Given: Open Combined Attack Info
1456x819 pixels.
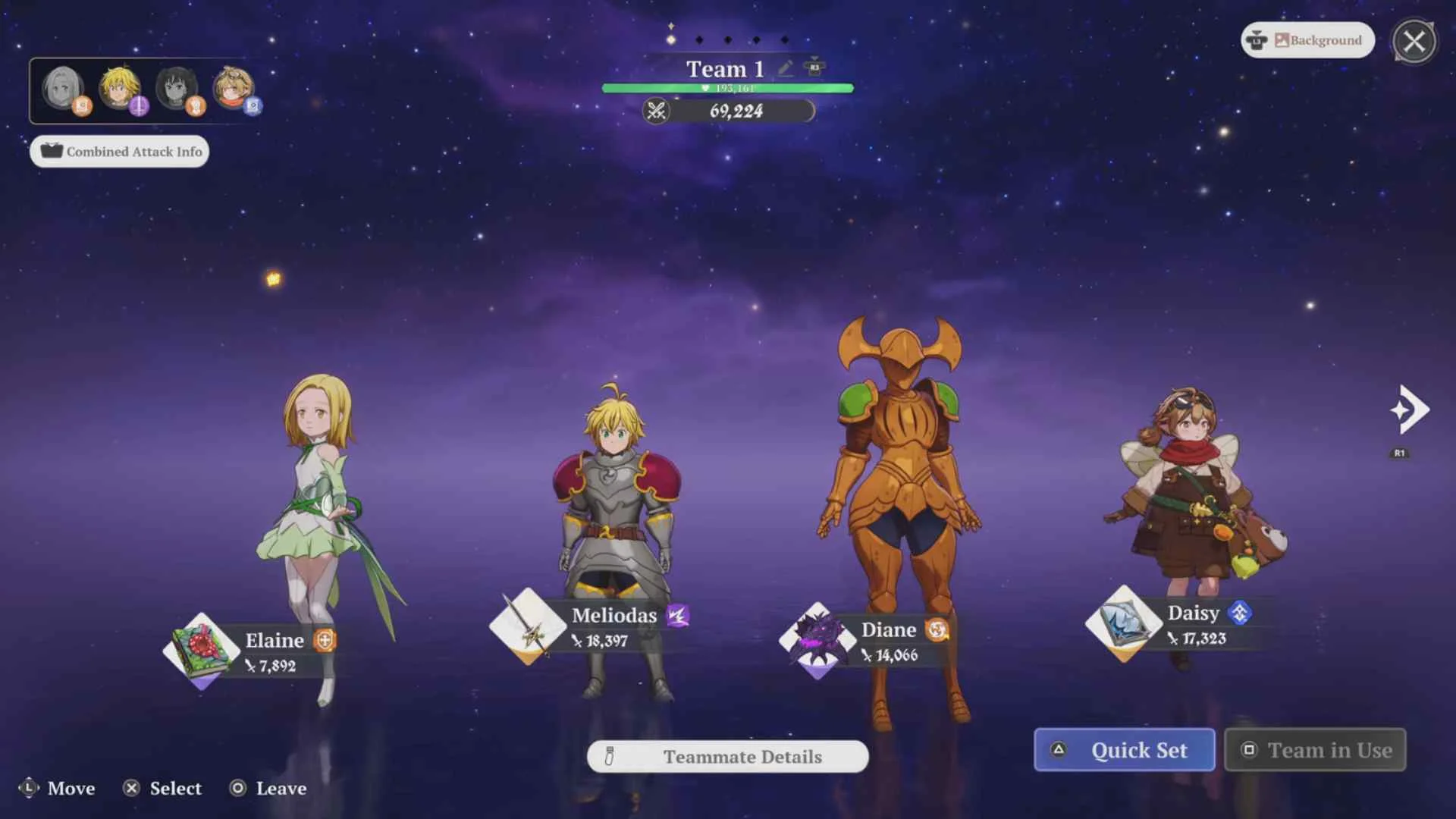Looking at the screenshot, I should [x=118, y=151].
